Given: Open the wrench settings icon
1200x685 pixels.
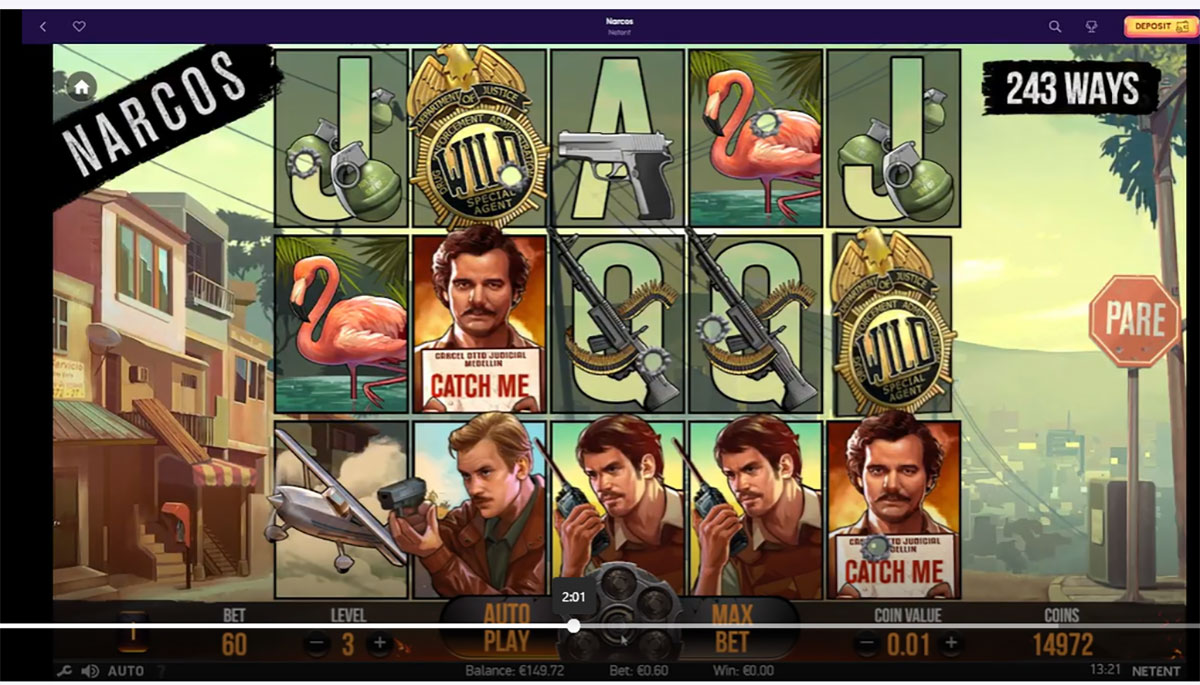Looking at the screenshot, I should [x=65, y=671].
